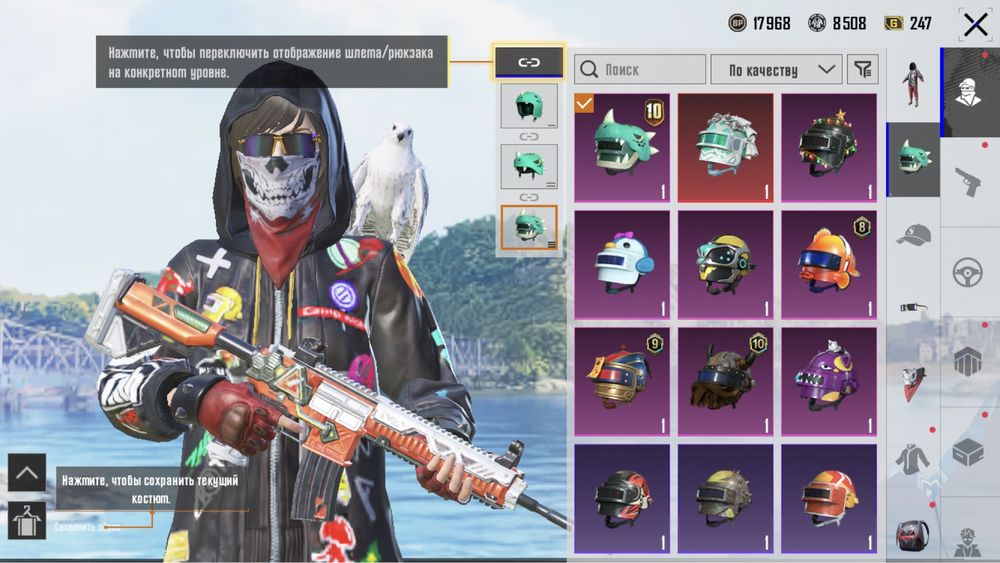This screenshot has width=1000, height=563.
Task: Open the baseball cap category
Action: click(x=912, y=234)
